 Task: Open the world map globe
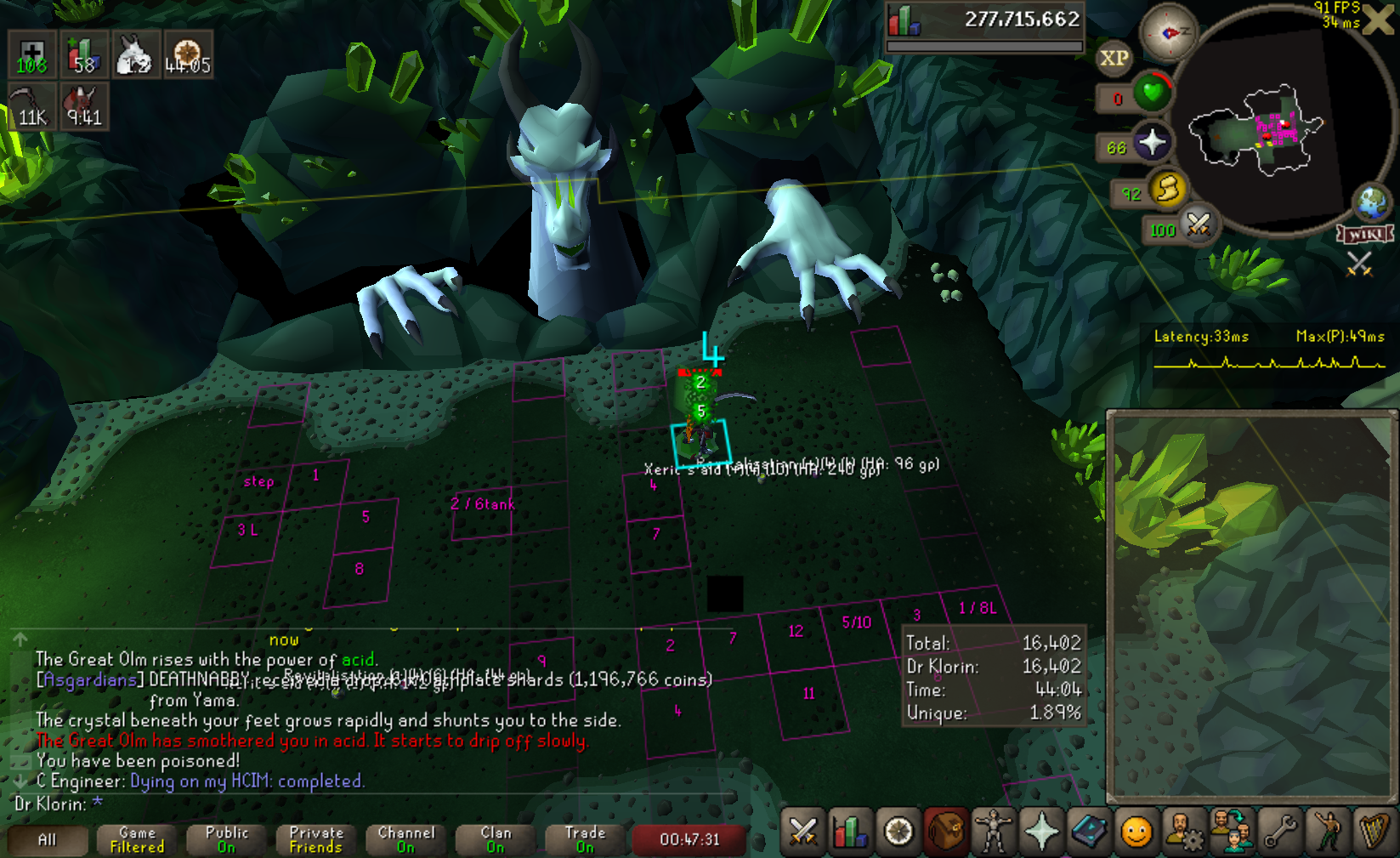click(1371, 202)
